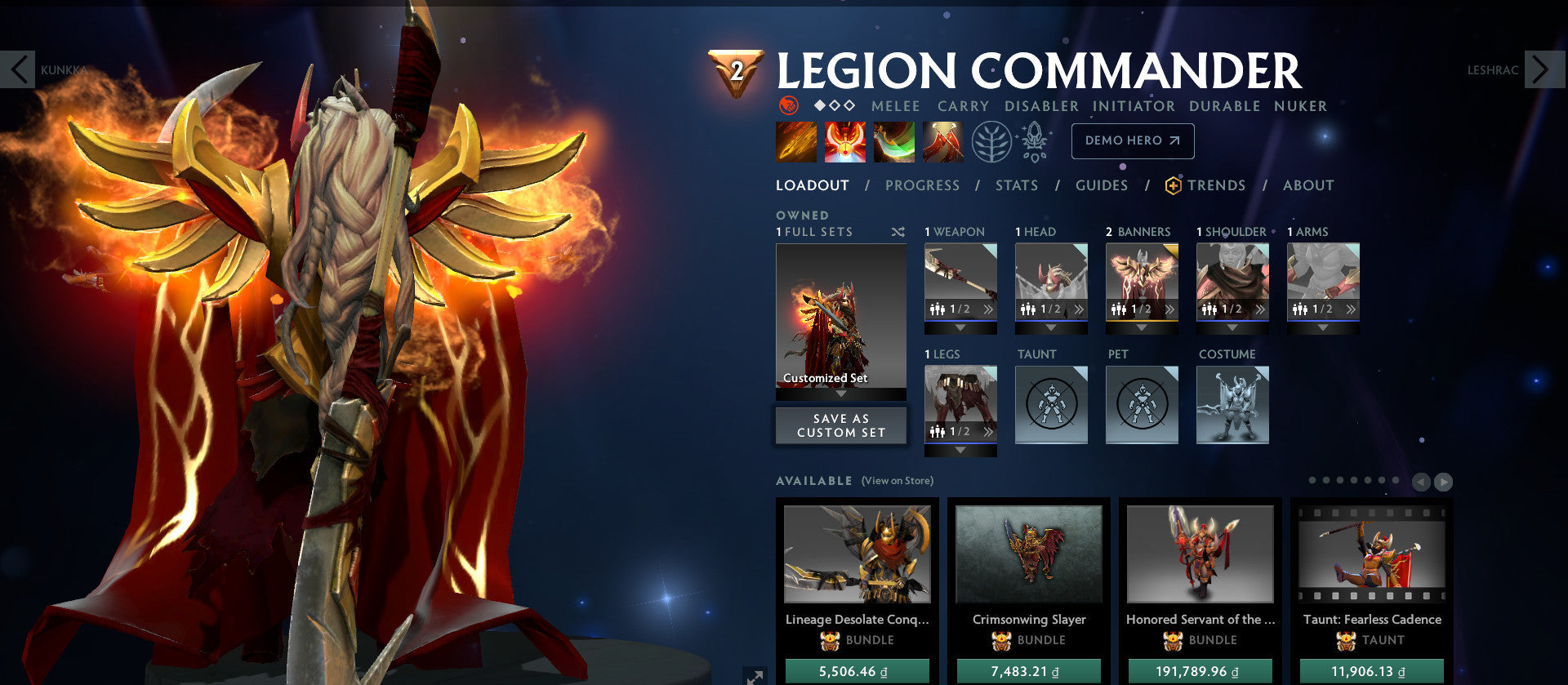This screenshot has width=1568, height=685.
Task: View the Moment of Courage ability icon
Action: click(x=895, y=140)
